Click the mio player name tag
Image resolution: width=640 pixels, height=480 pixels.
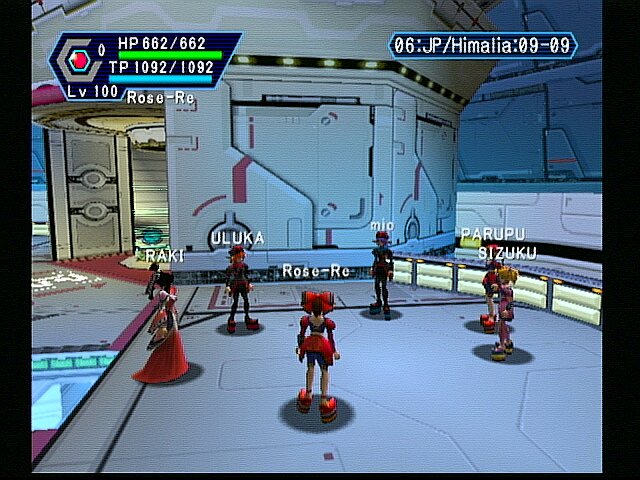(382, 226)
